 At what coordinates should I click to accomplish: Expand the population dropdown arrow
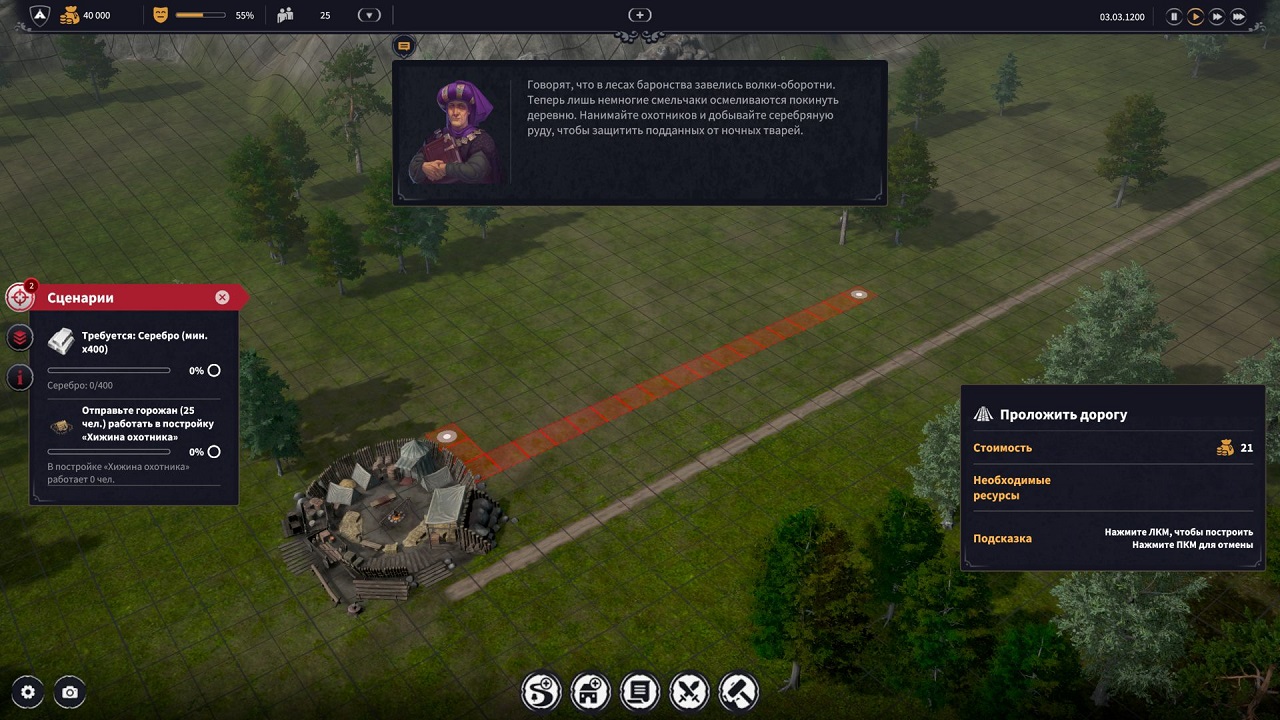tap(369, 15)
